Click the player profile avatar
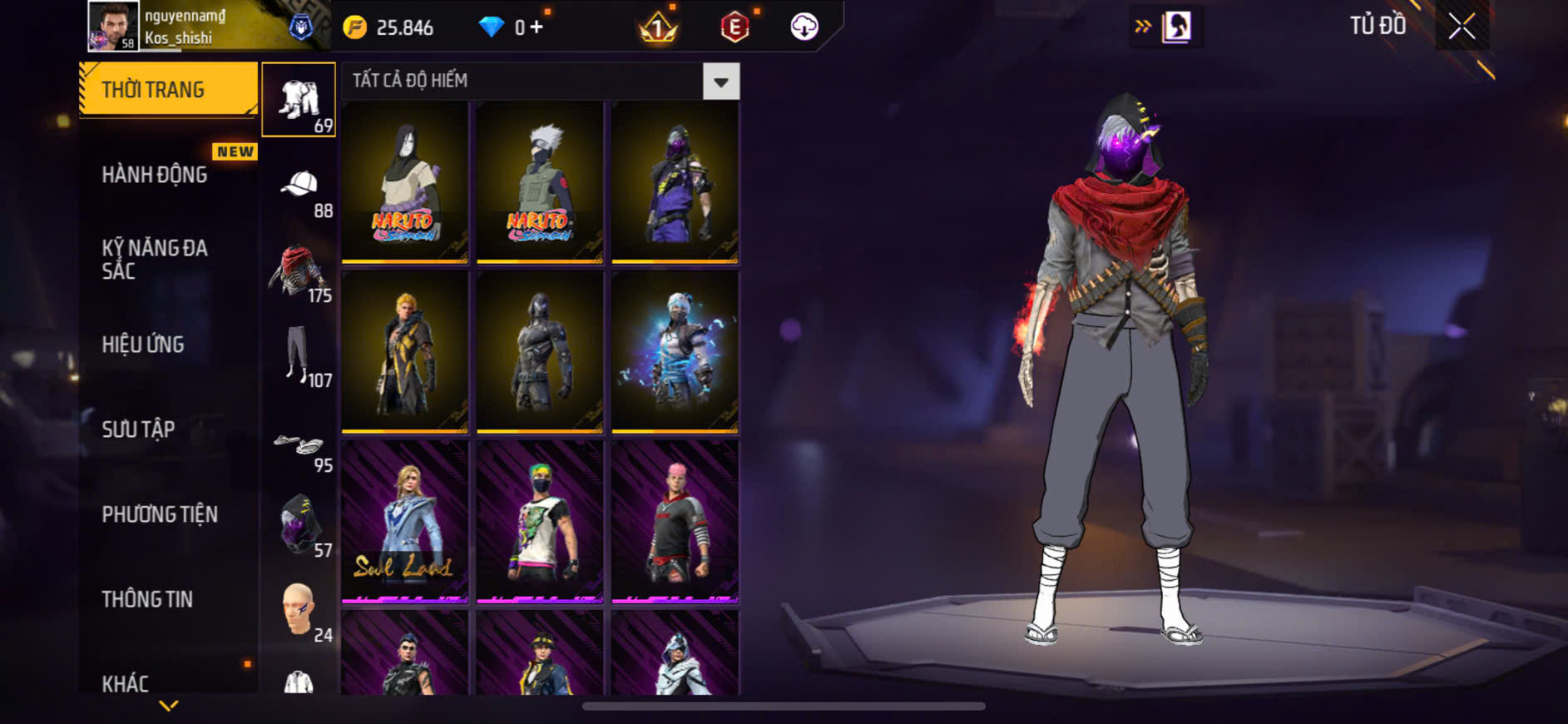 pos(113,26)
